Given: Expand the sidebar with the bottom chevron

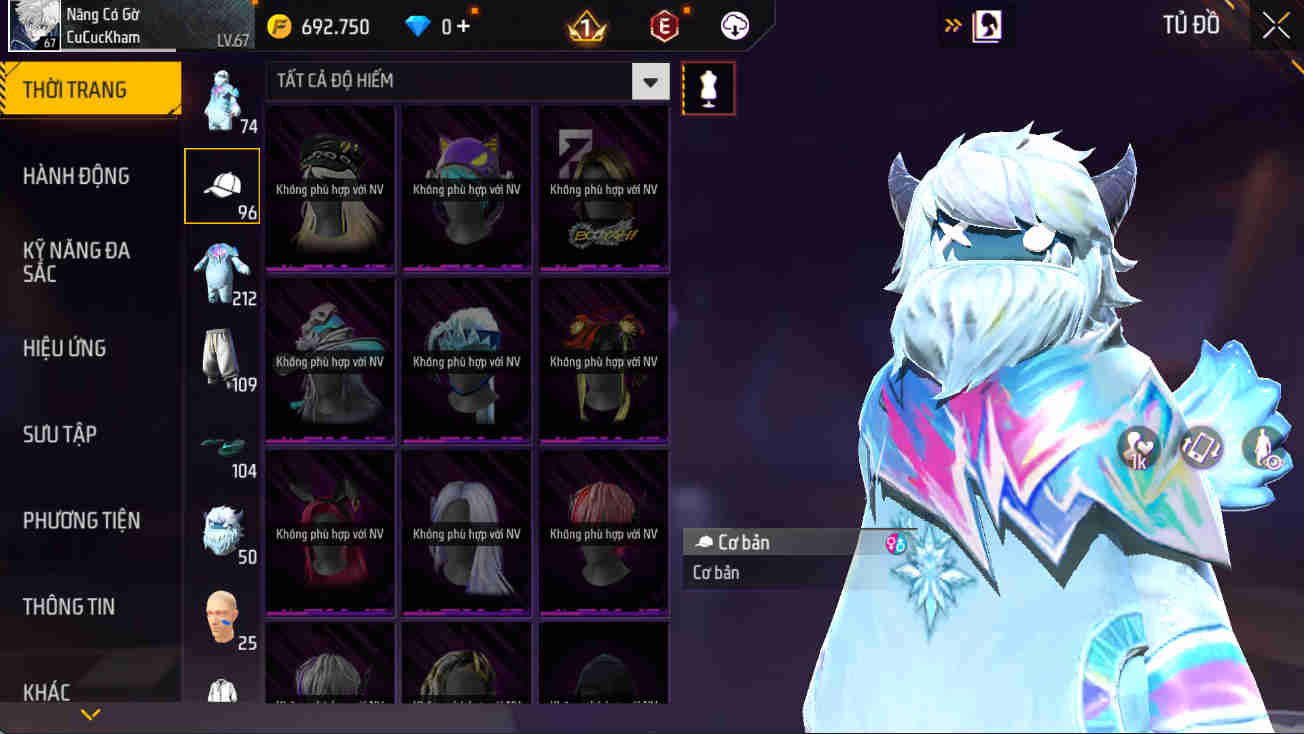Looking at the screenshot, I should 91,714.
